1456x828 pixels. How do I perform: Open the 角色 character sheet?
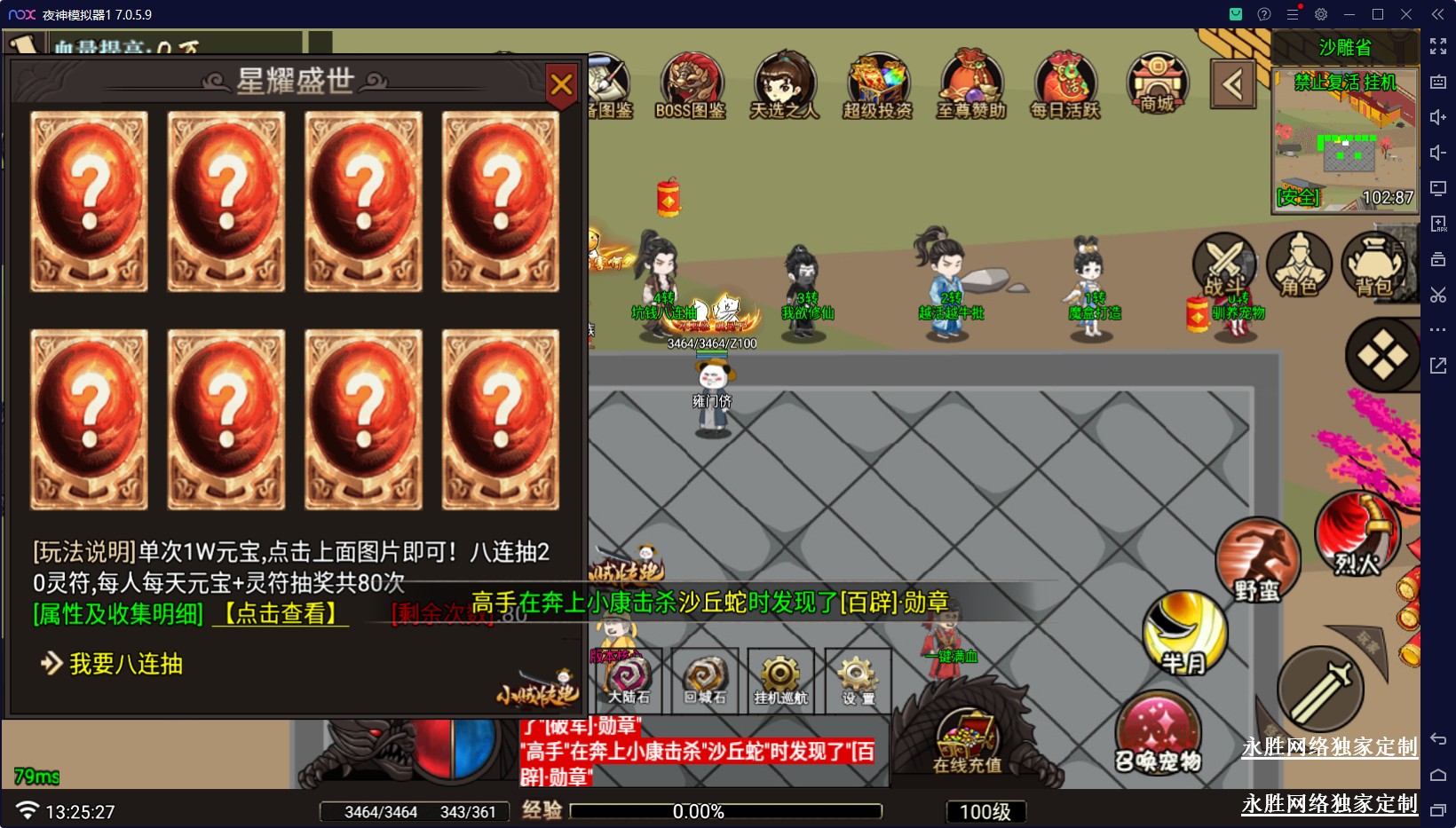click(1298, 264)
